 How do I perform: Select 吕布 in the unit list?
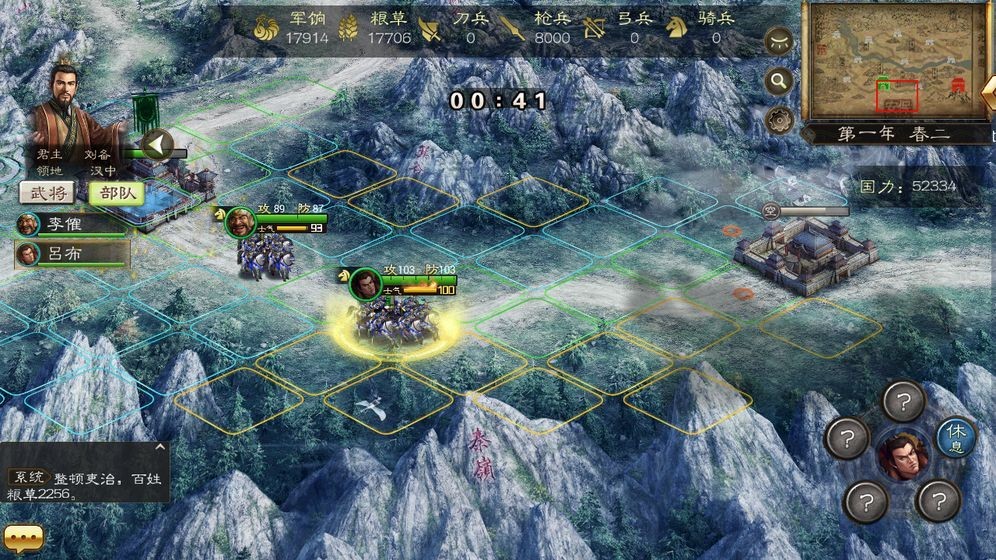(72, 254)
